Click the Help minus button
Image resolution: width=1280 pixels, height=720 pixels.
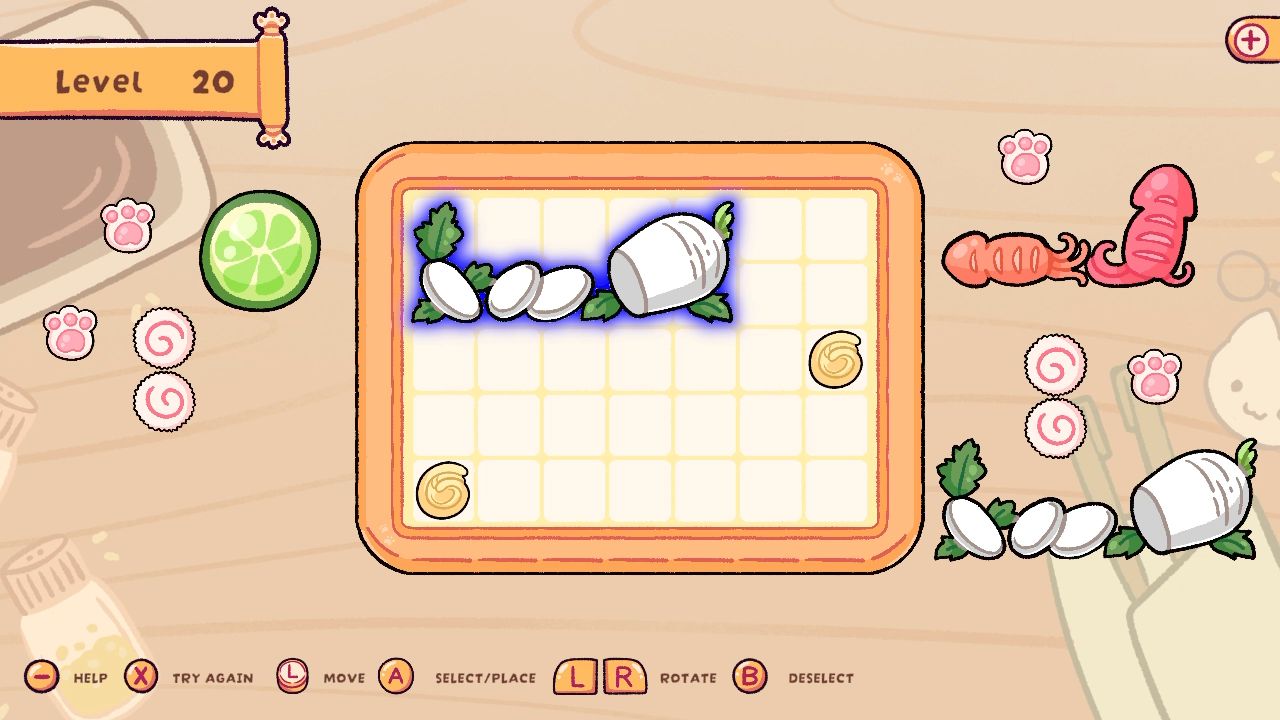tap(40, 677)
